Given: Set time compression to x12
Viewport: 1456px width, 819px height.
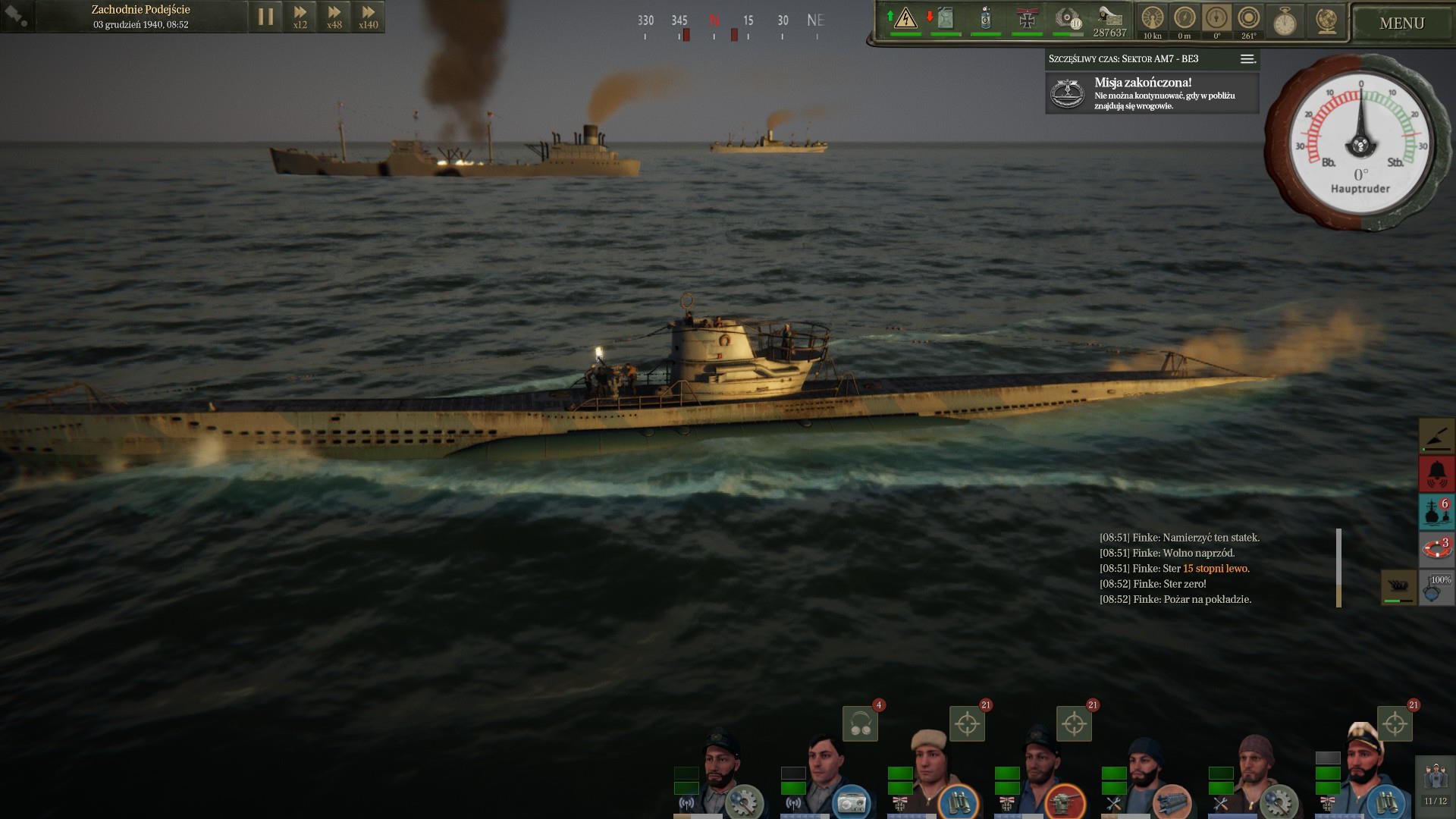Looking at the screenshot, I should click(300, 17).
